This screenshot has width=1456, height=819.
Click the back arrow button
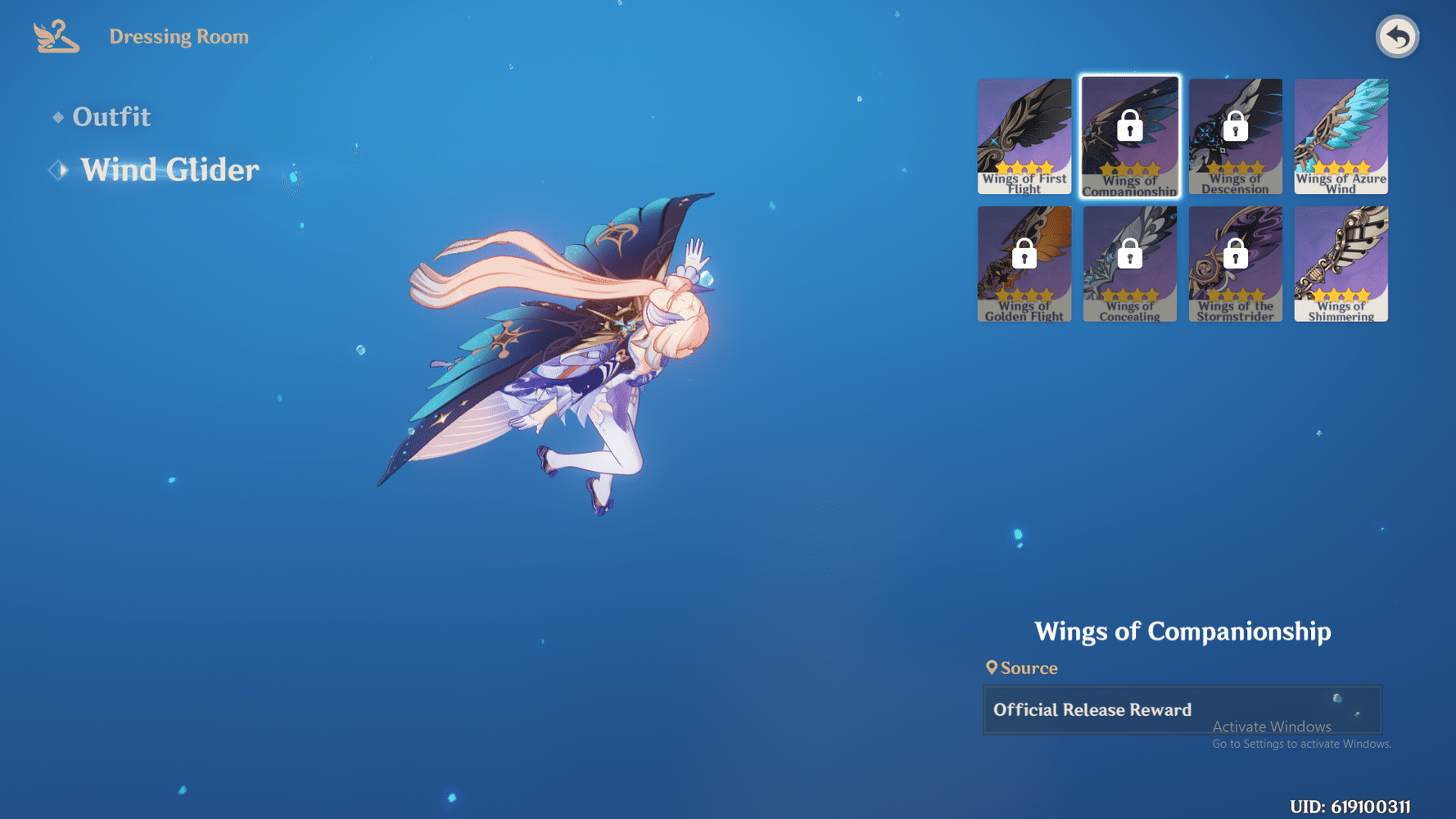click(x=1398, y=35)
